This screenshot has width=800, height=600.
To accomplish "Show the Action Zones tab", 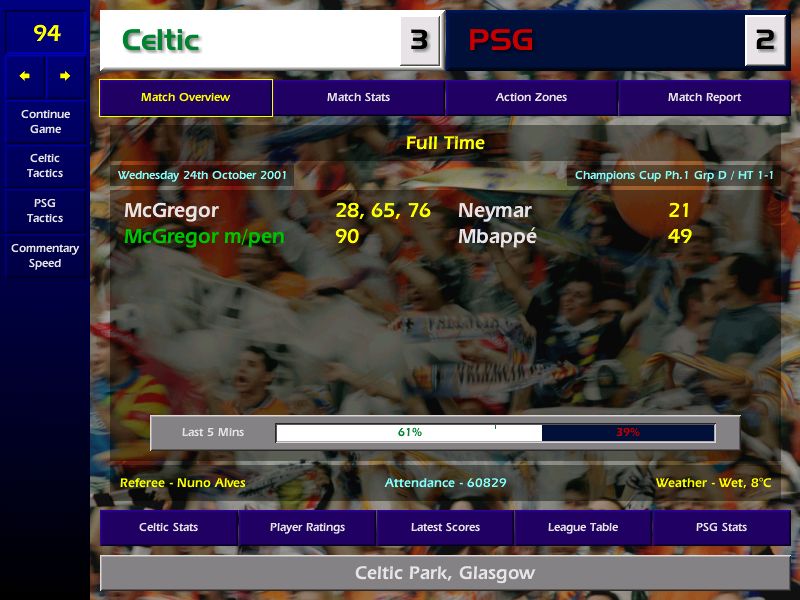I will tap(531, 98).
